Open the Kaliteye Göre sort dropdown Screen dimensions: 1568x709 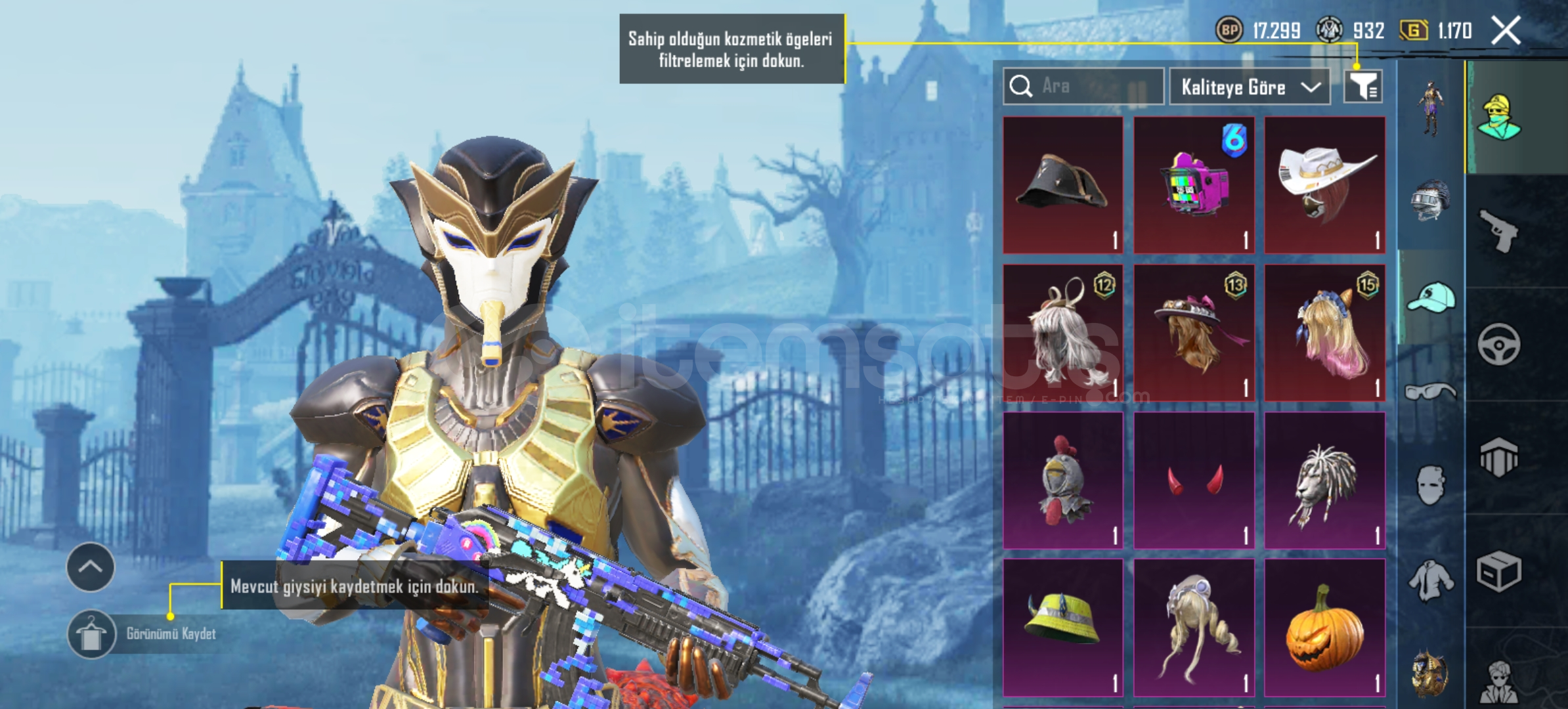click(1249, 87)
